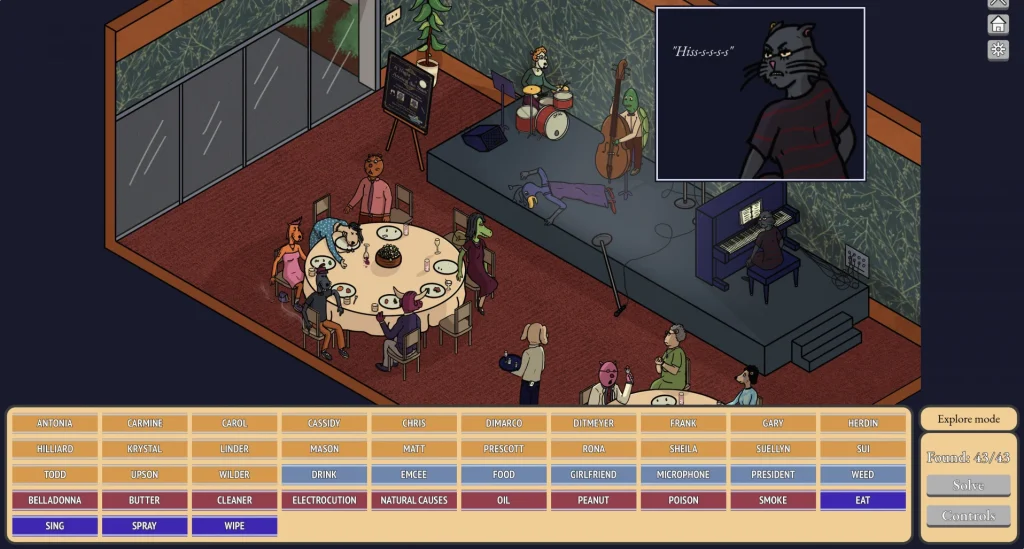Choose the CASSIDY name tile

[324, 423]
